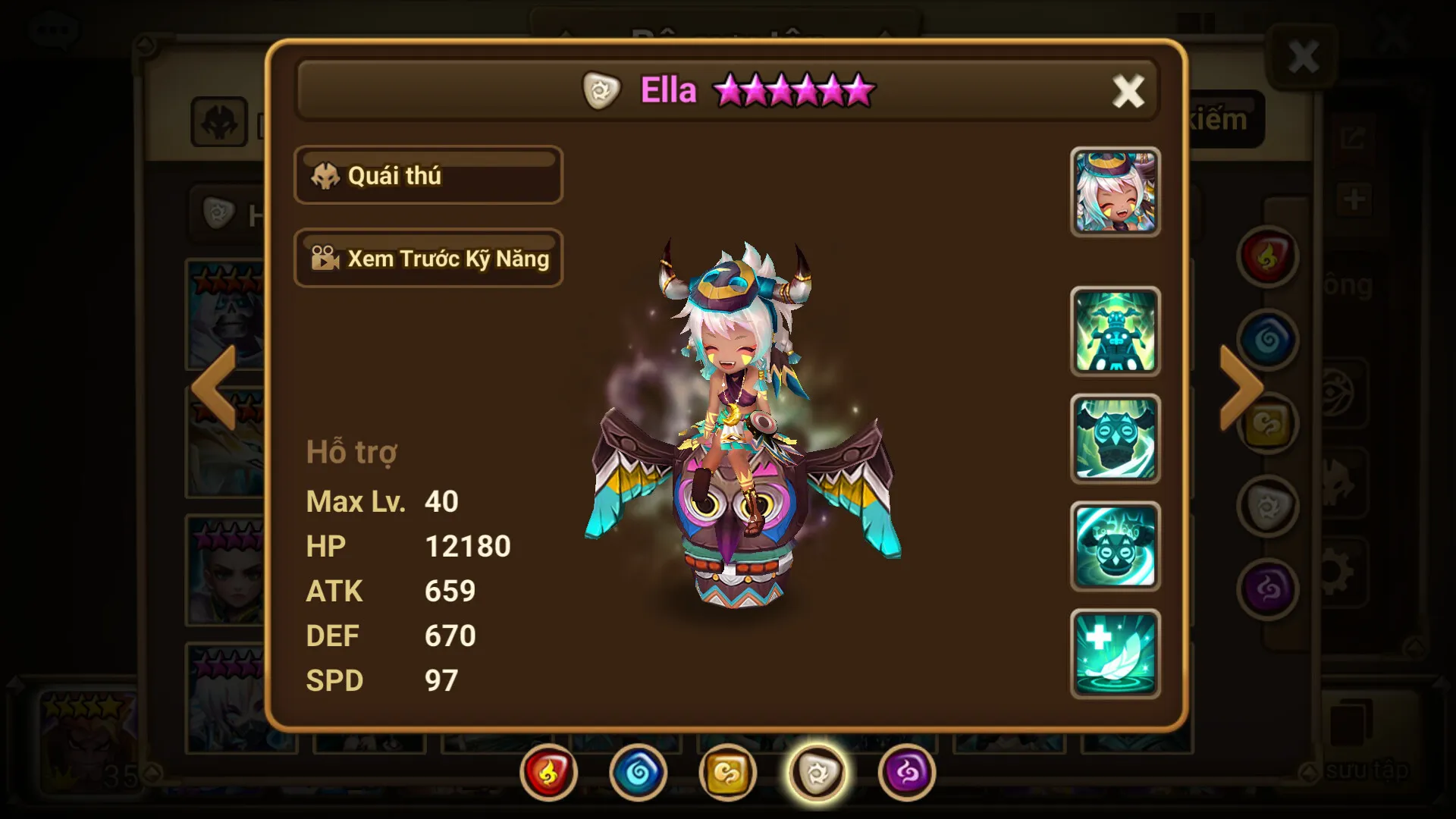Show the previous monster with left arrow
Image resolution: width=1456 pixels, height=819 pixels.
[215, 388]
